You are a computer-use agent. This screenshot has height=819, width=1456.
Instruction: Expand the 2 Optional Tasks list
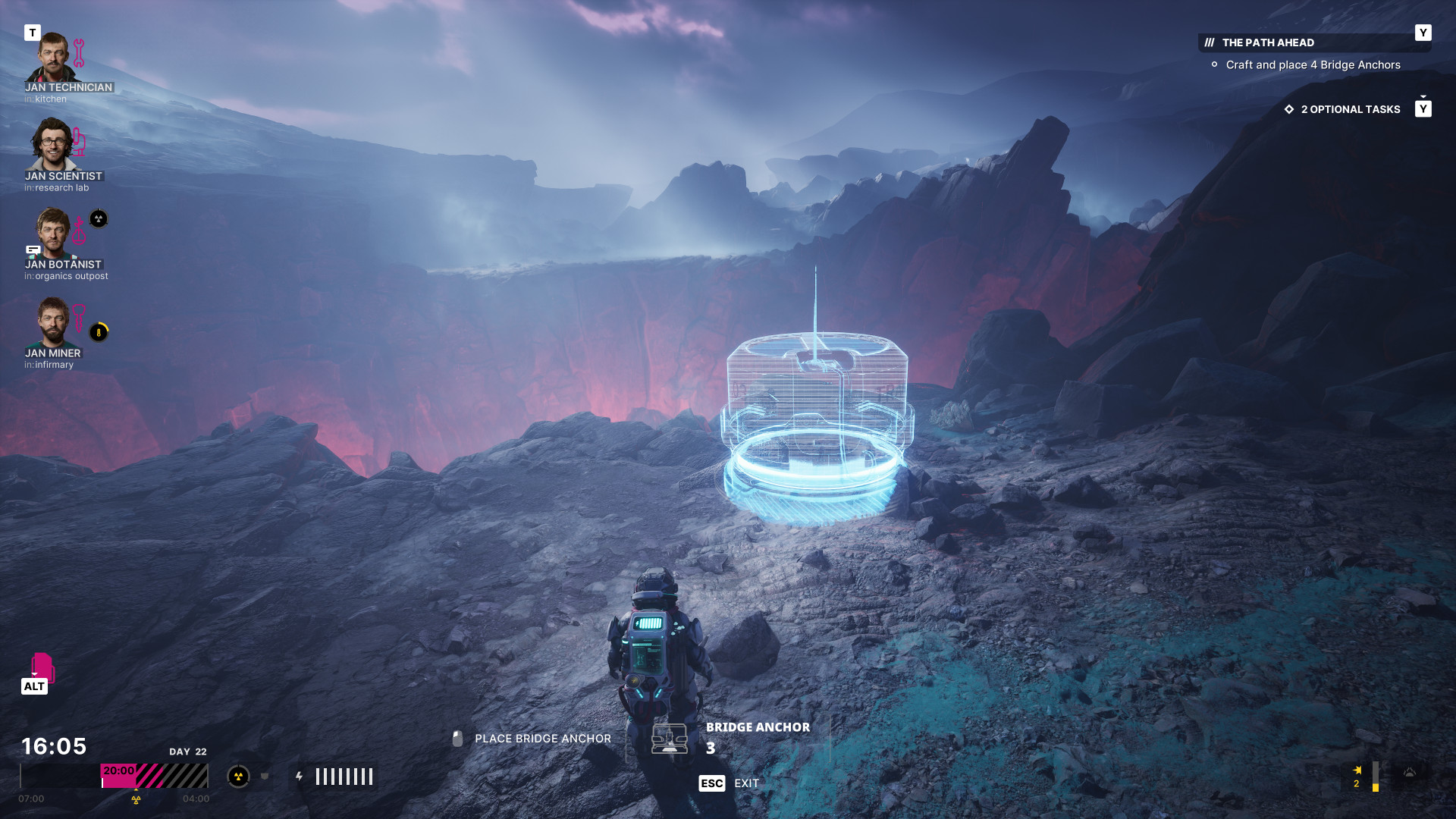[1350, 109]
